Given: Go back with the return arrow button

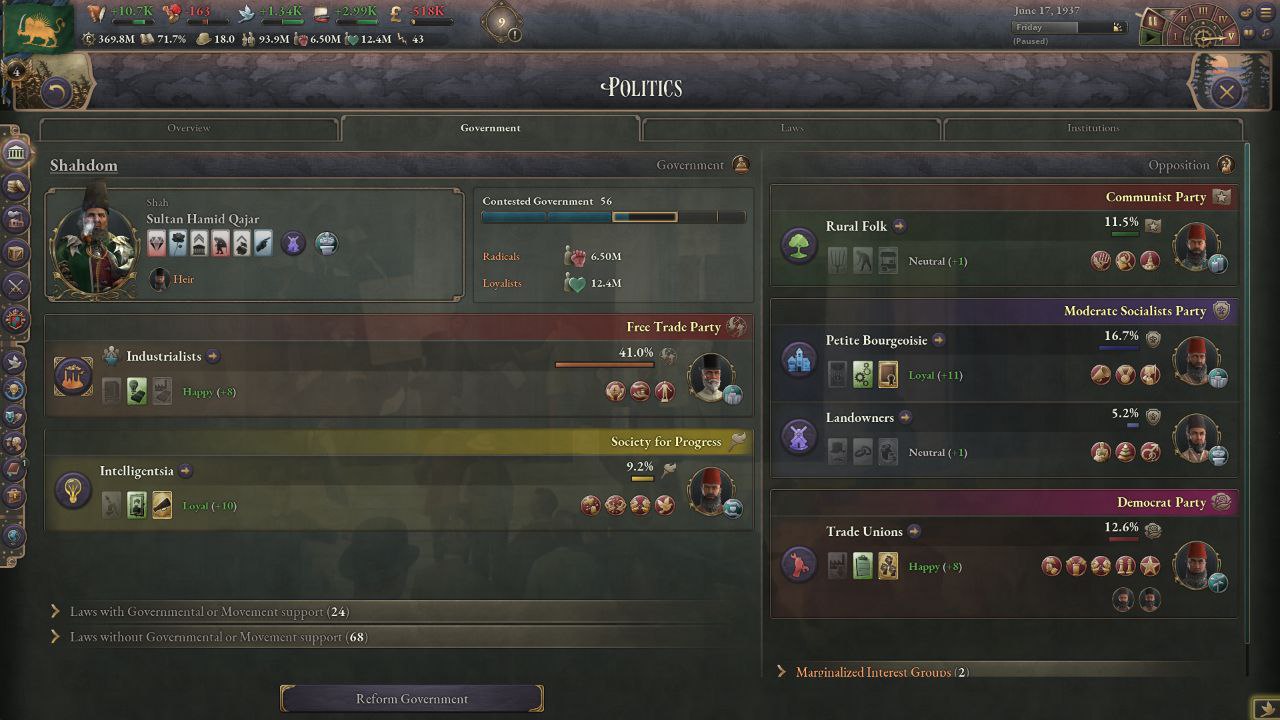Looking at the screenshot, I should 57,93.
